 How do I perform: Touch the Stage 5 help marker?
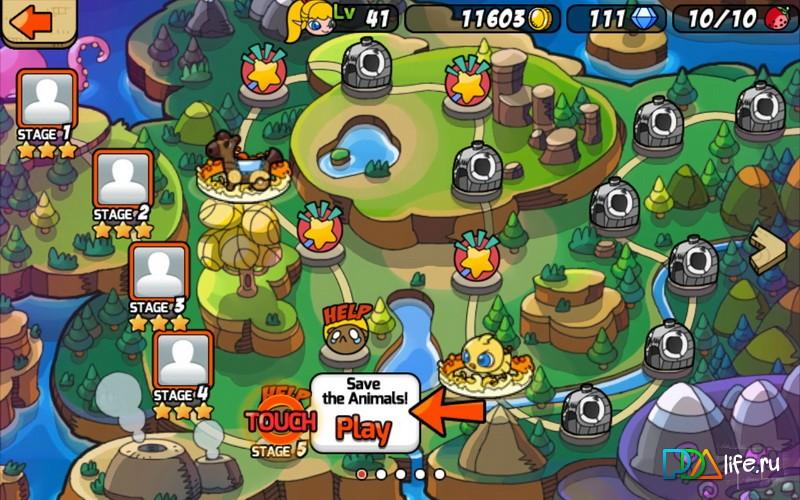(280, 420)
